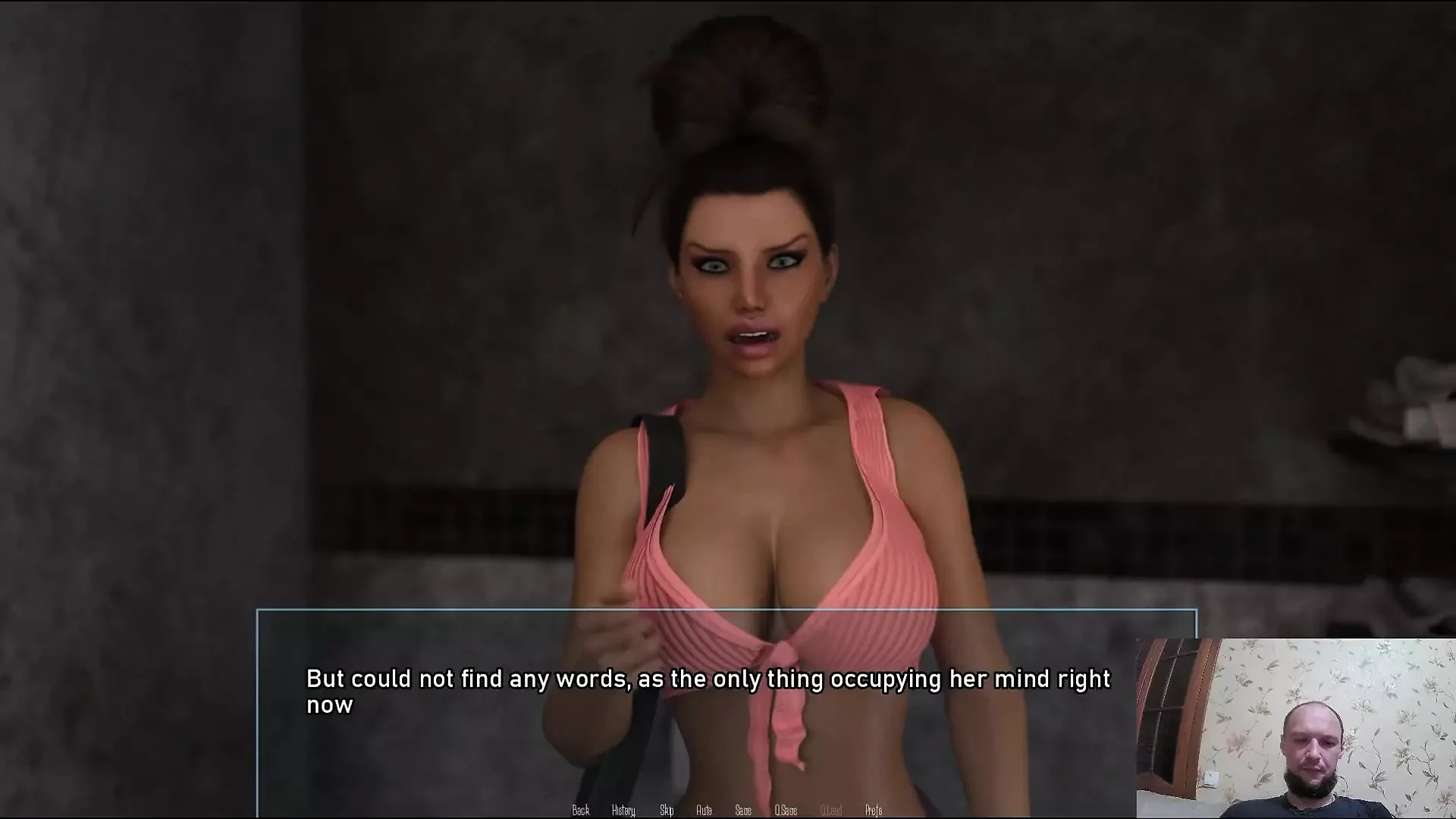The height and width of the screenshot is (819, 1456).
Task: Click Q.Save to quick save
Action: (786, 810)
